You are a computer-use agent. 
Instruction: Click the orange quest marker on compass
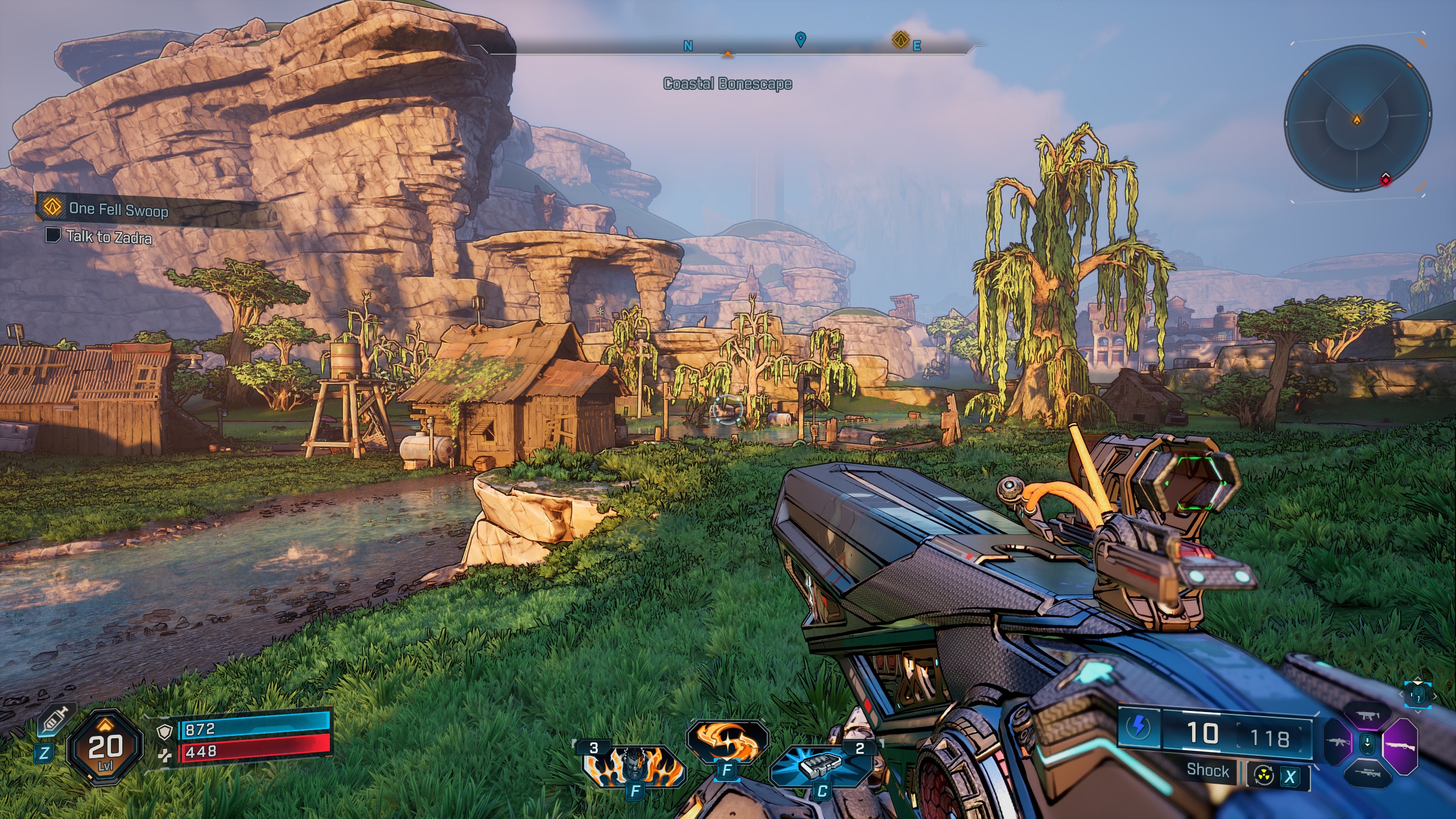point(900,40)
